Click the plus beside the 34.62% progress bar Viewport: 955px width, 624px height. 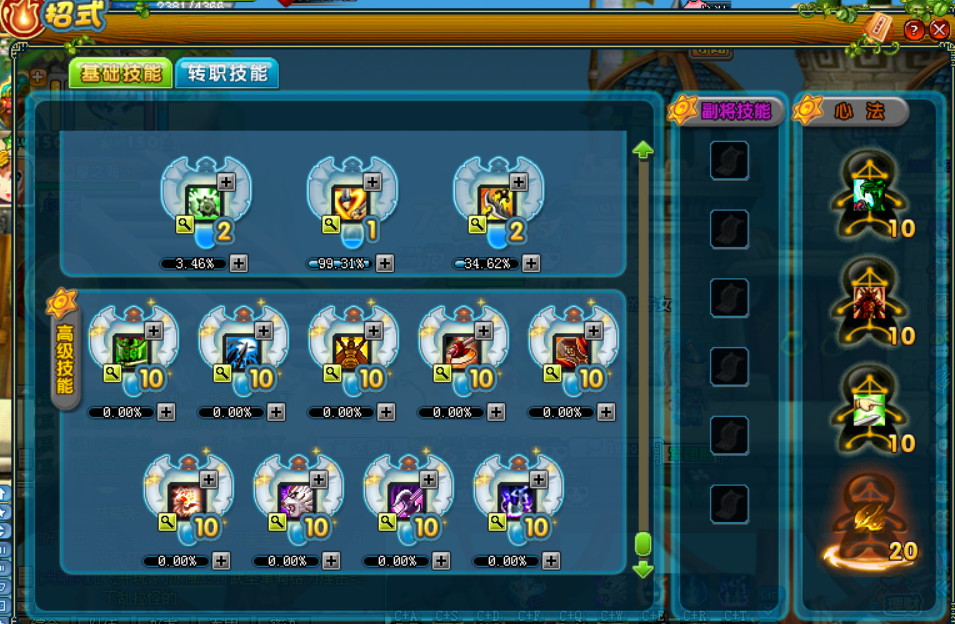(x=531, y=264)
